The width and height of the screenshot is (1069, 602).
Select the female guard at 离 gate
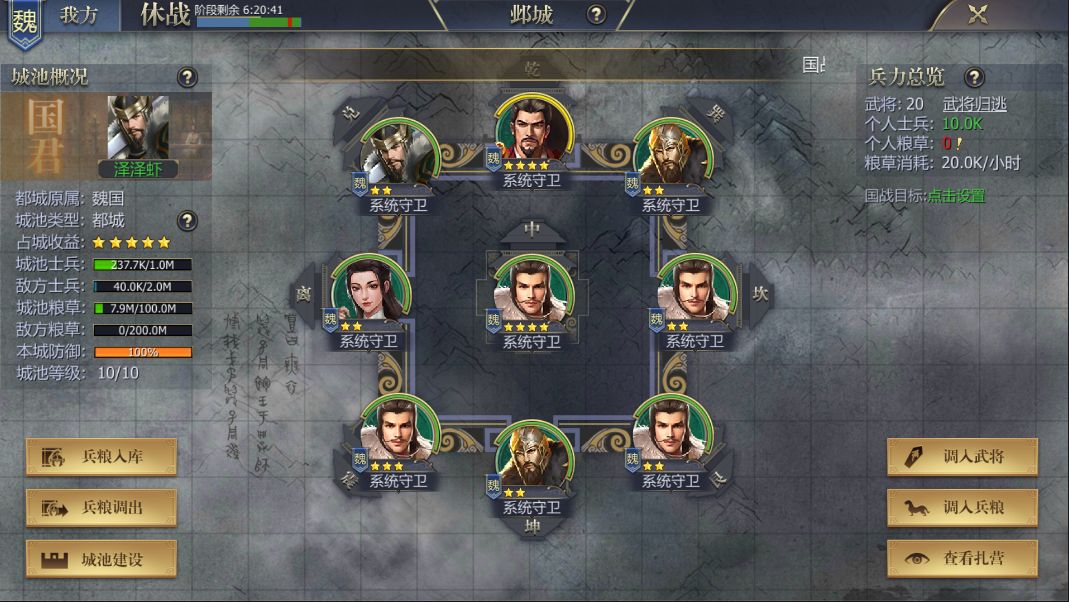point(369,291)
